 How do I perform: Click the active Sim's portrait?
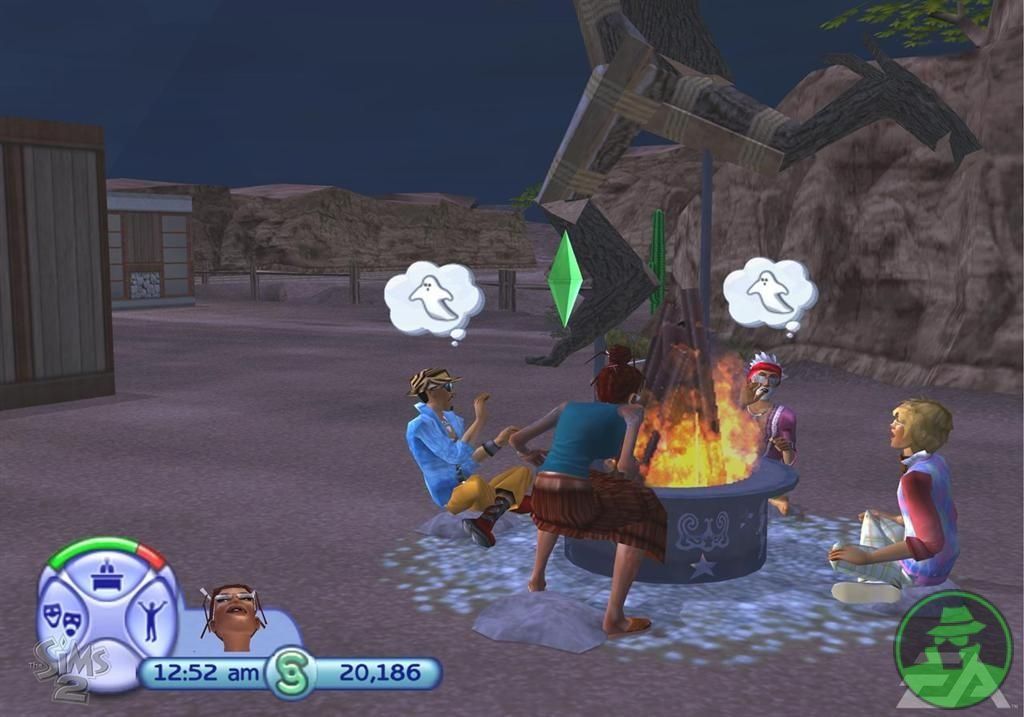coord(234,612)
